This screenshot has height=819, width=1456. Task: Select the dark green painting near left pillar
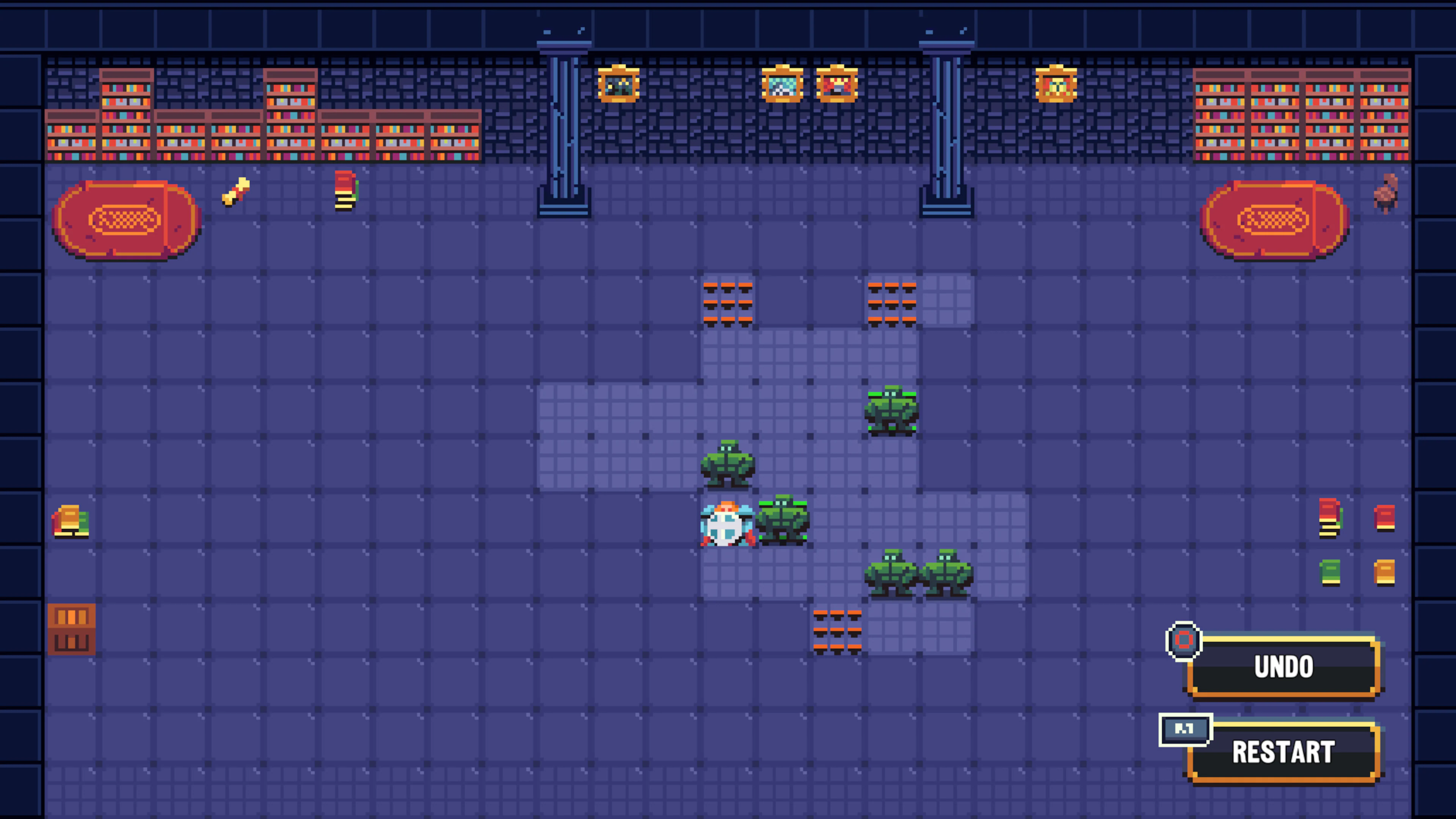pos(618,85)
